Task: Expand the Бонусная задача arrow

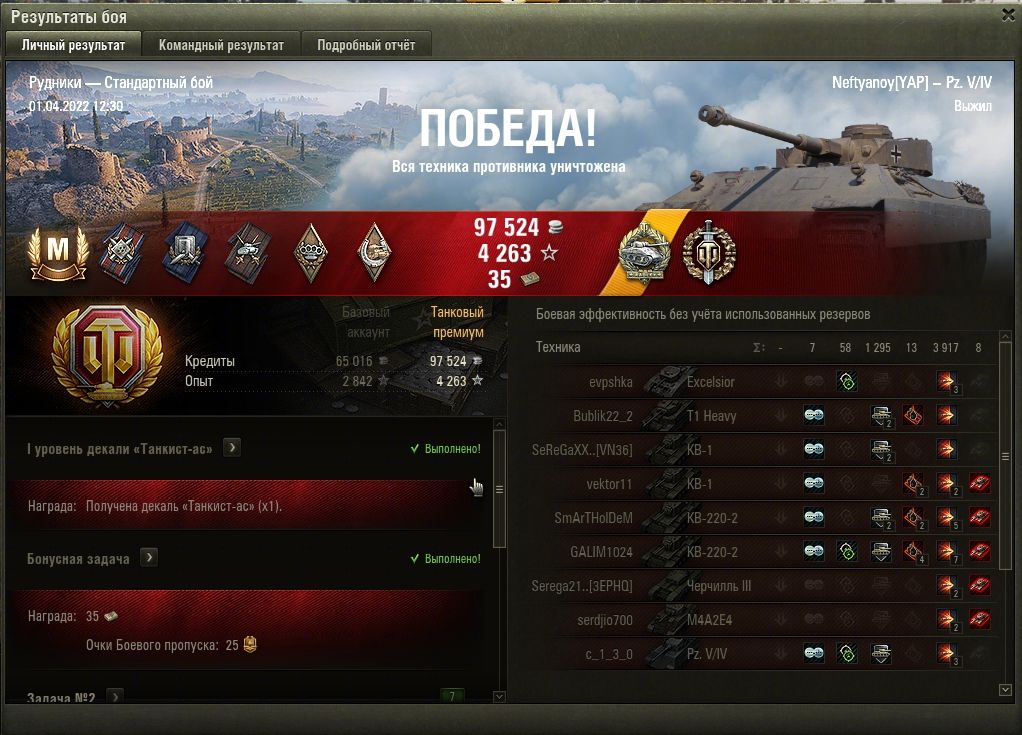Action: point(149,558)
